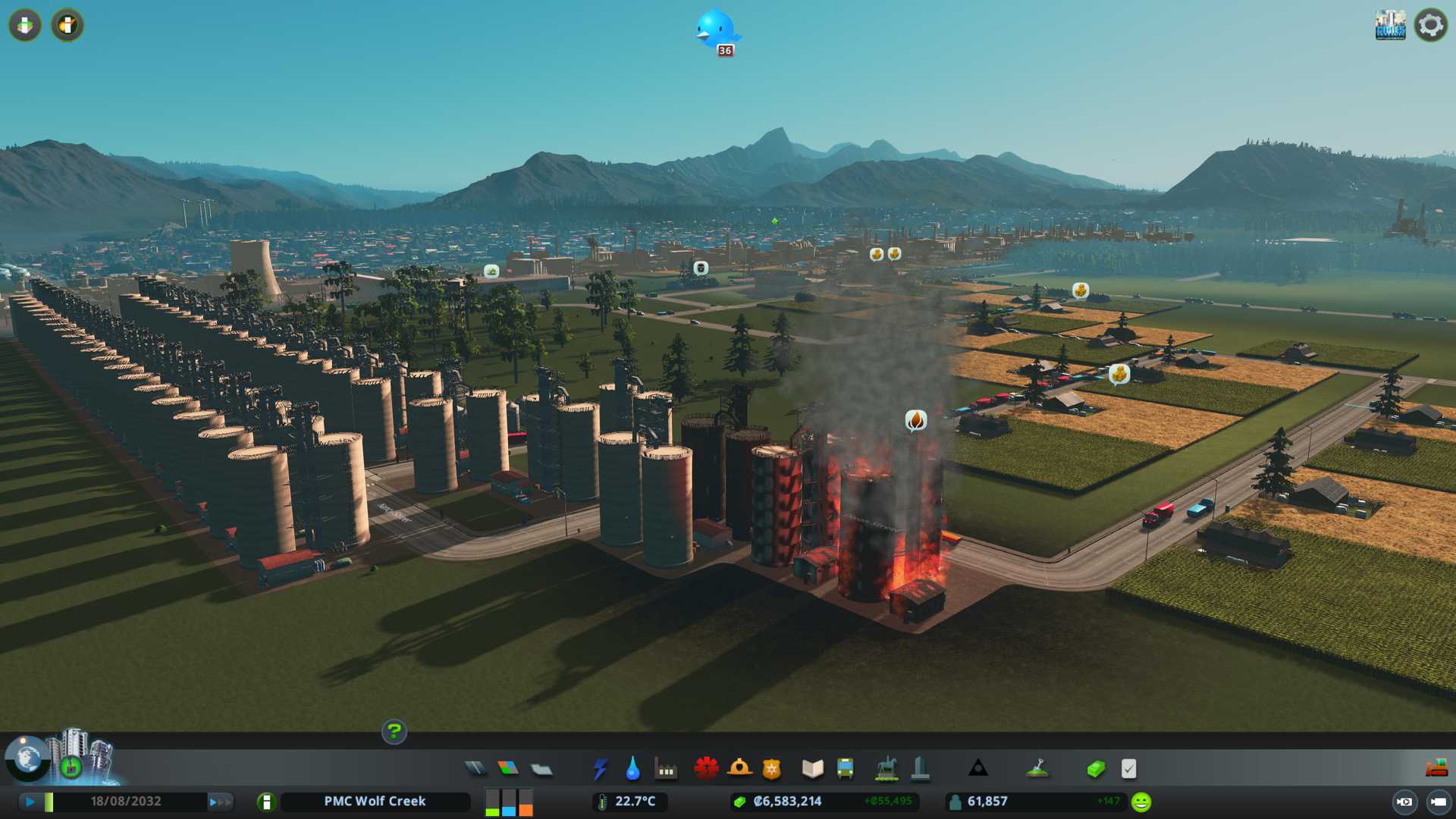Change simulation speed with the triple arrows
Screen dimensions: 1456x819
pyautogui.click(x=220, y=802)
